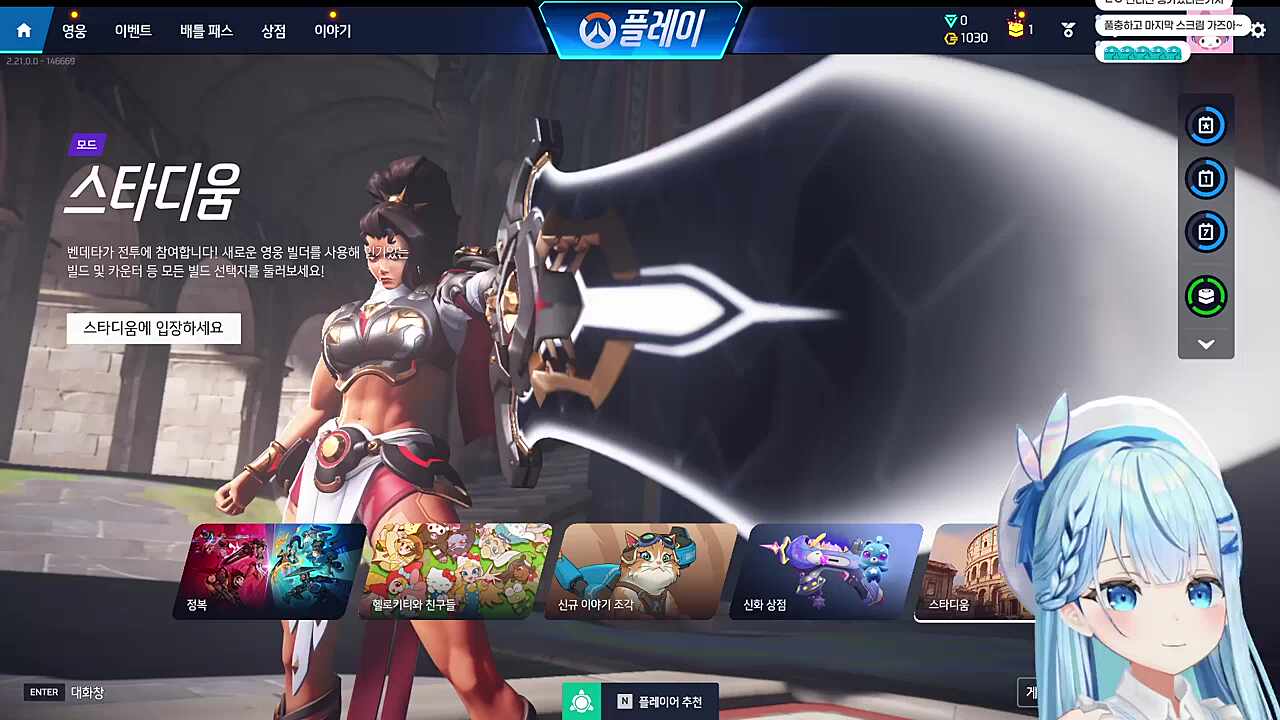
Task: Expand the challenges panel with the down chevron
Action: tap(1206, 343)
